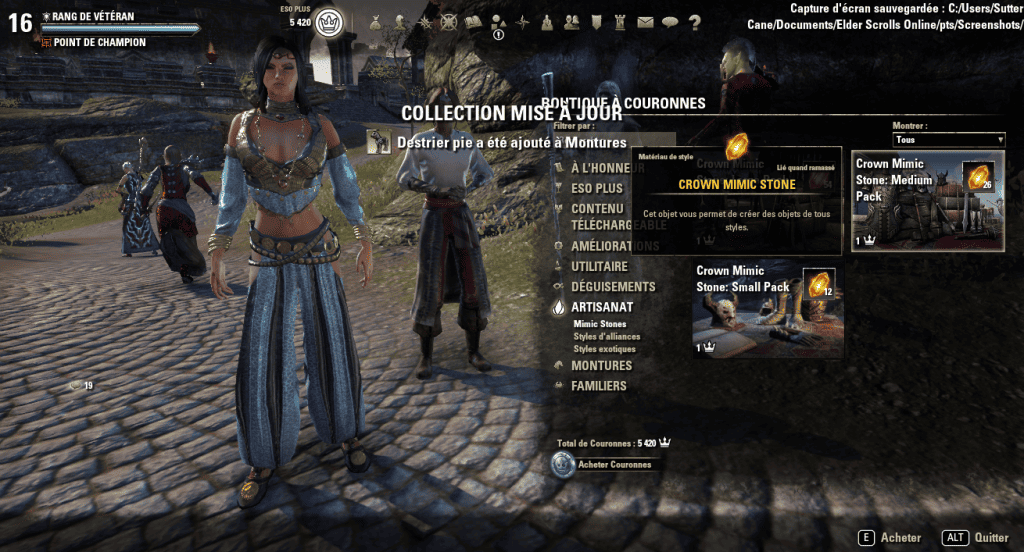Browse the Déguisements category

point(612,287)
